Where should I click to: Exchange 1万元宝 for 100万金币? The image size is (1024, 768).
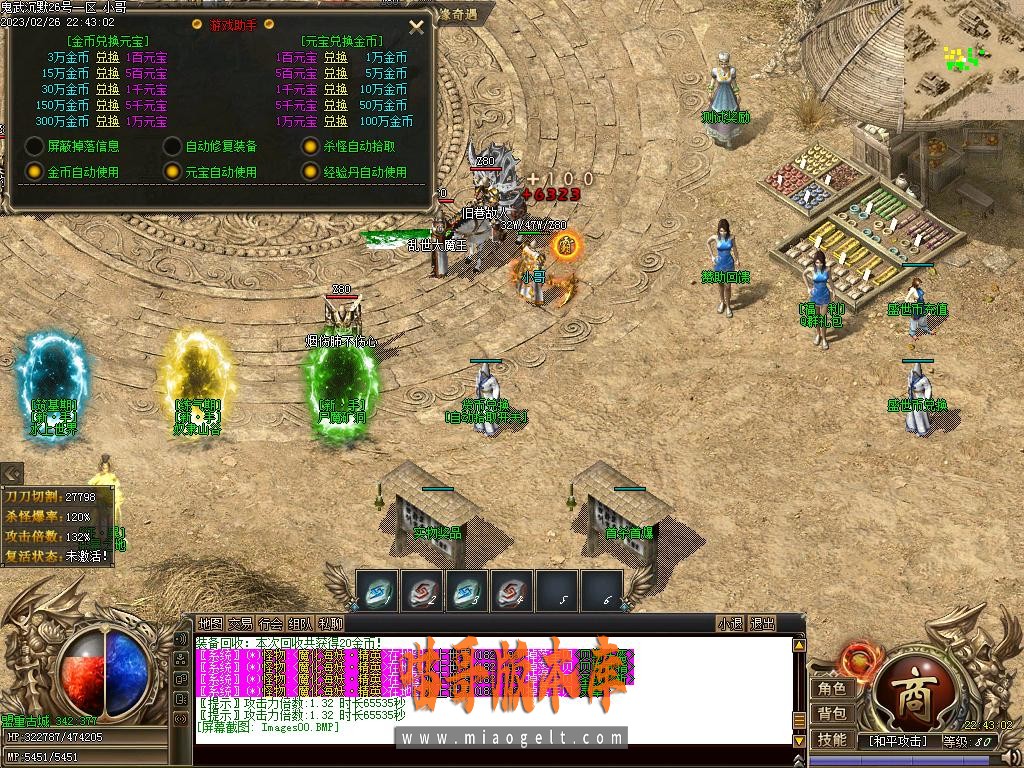(335, 121)
